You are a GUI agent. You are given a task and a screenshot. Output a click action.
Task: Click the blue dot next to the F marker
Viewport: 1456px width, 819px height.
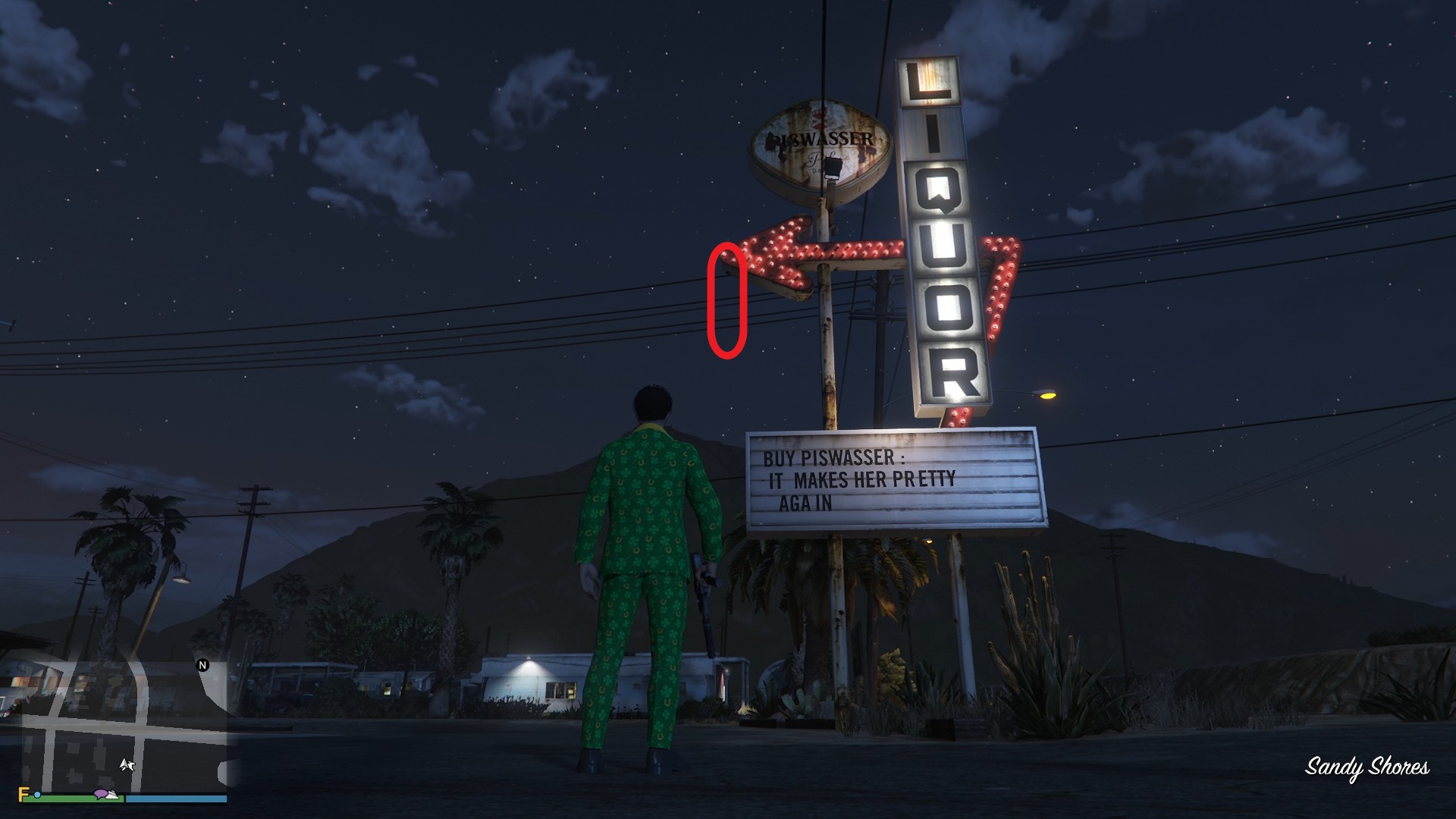(x=37, y=796)
